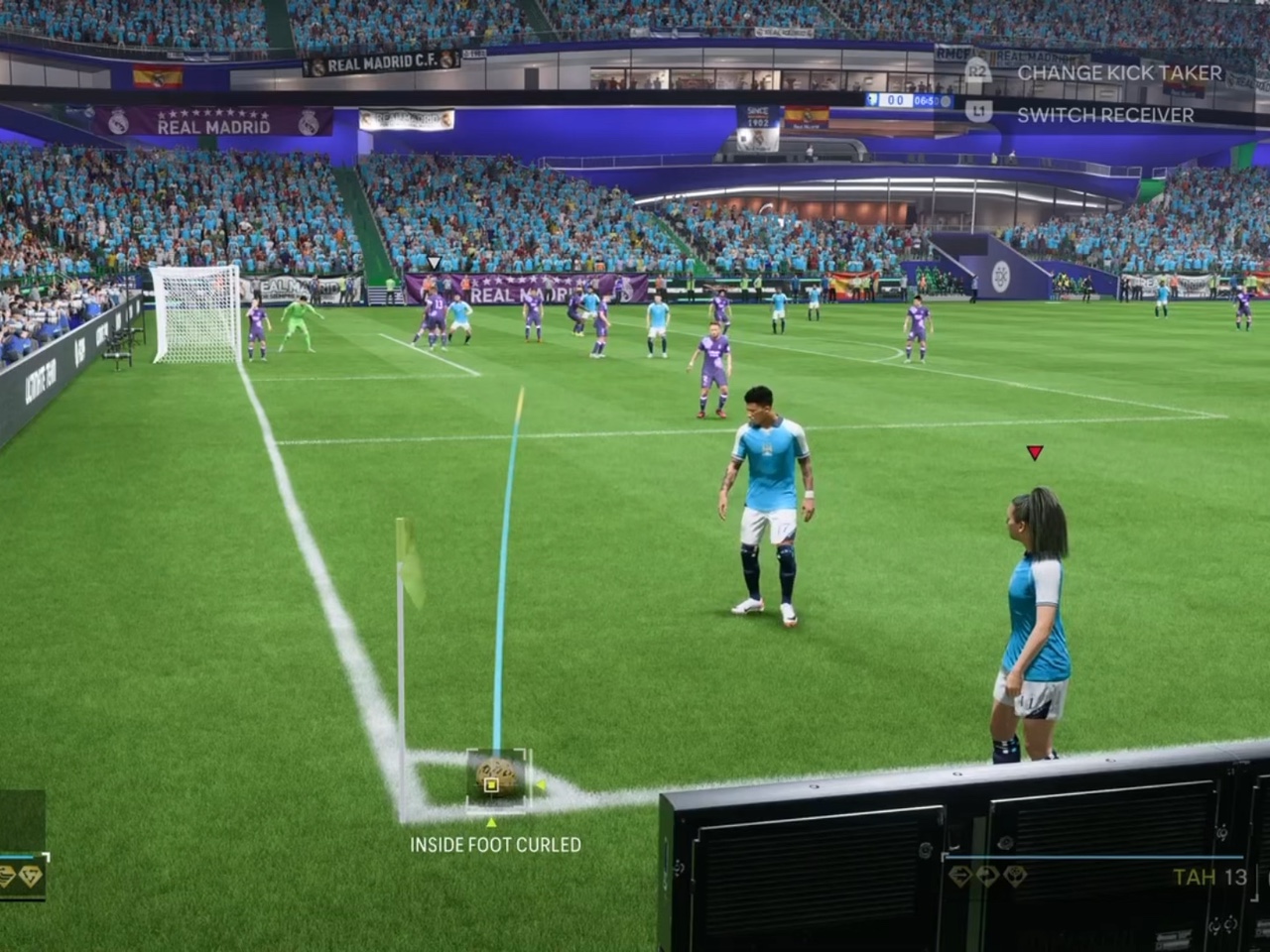Select the Inside Foot Curled kick style label
This screenshot has width=1270, height=952.
point(495,845)
